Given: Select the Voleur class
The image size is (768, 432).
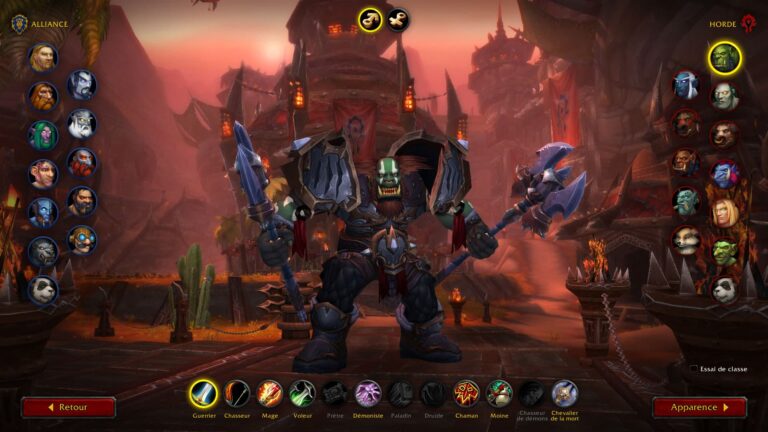Looking at the screenshot, I should [x=302, y=393].
